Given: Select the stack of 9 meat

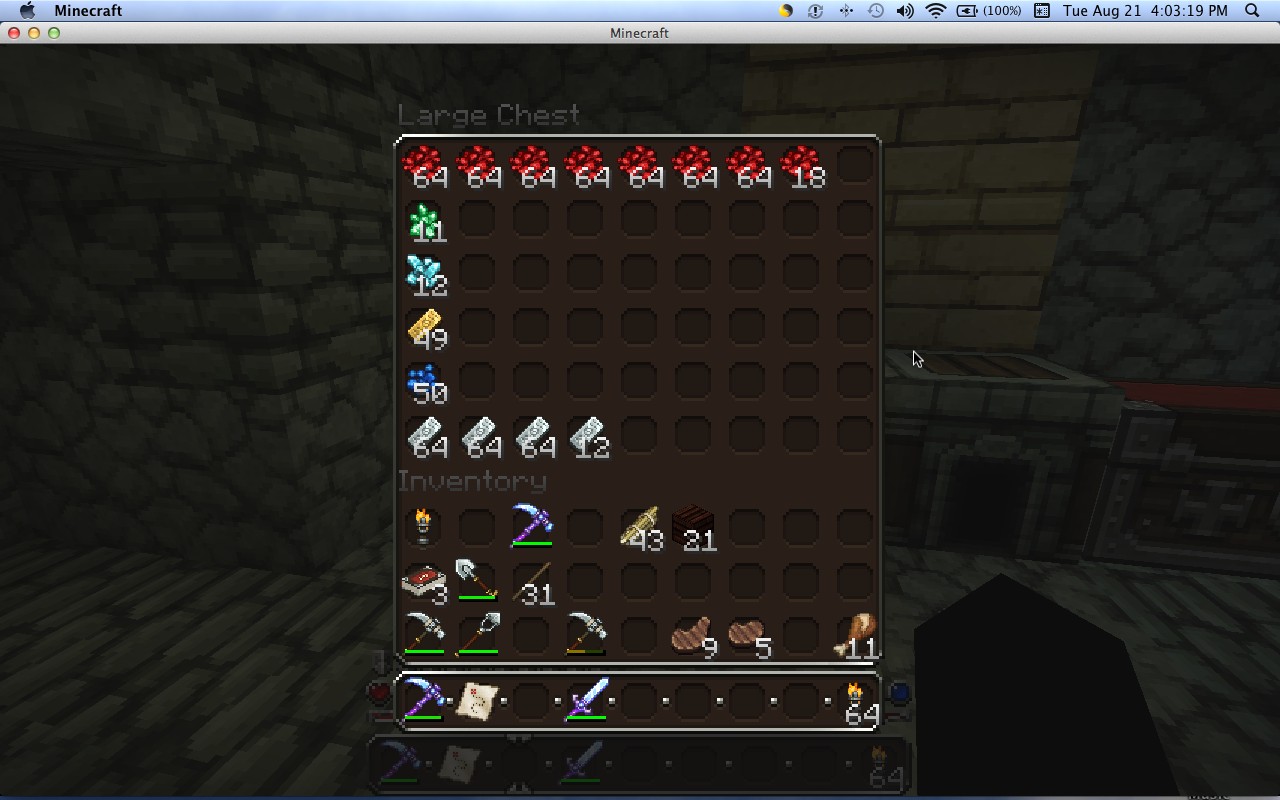Looking at the screenshot, I should [x=694, y=635].
